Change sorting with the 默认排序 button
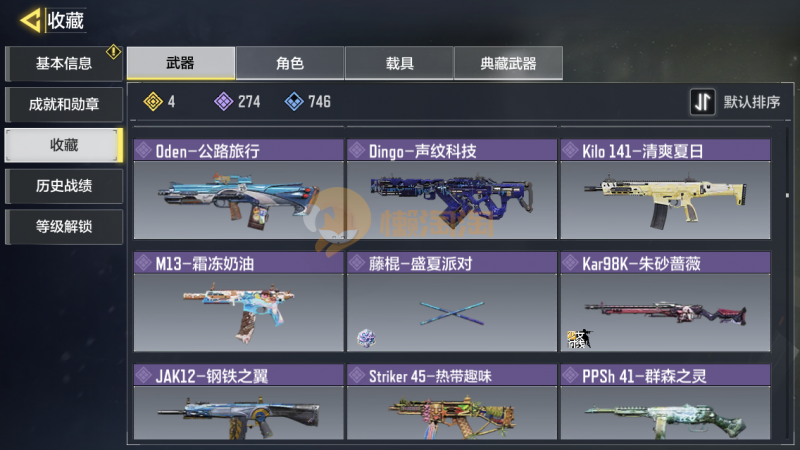 click(737, 102)
